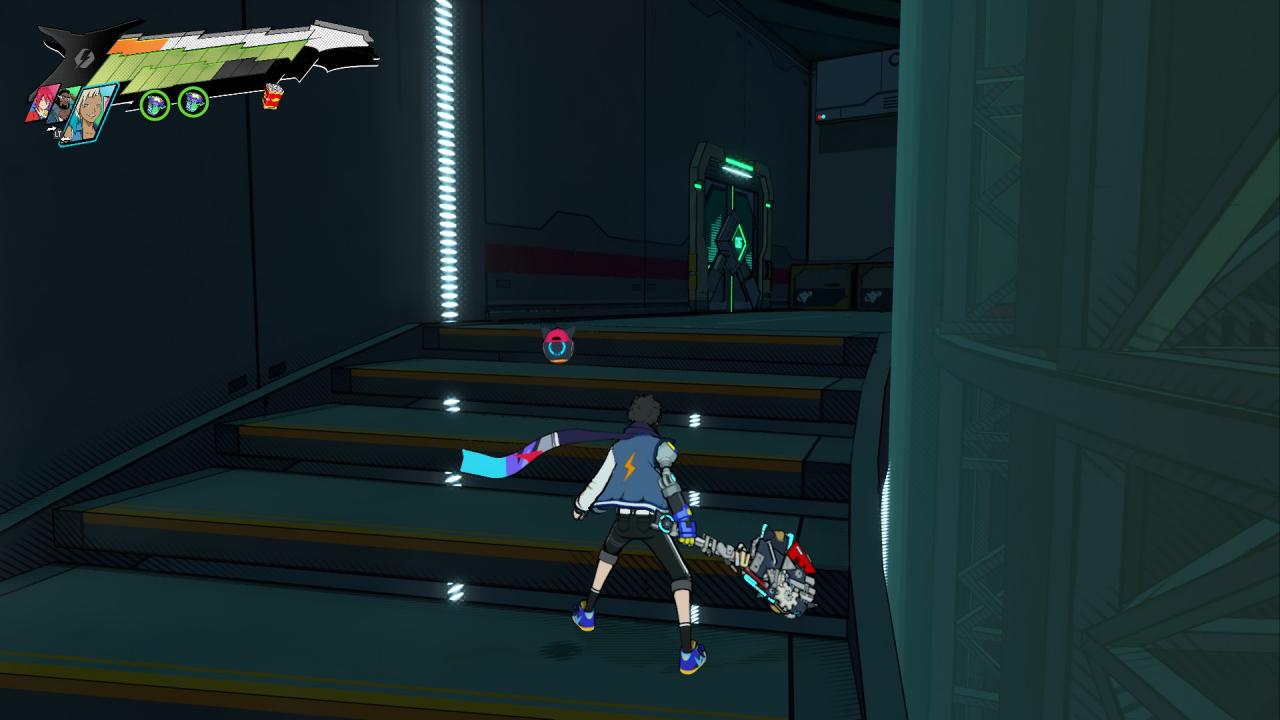
Task: Click the red popcorn box item icon
Action: tap(272, 96)
